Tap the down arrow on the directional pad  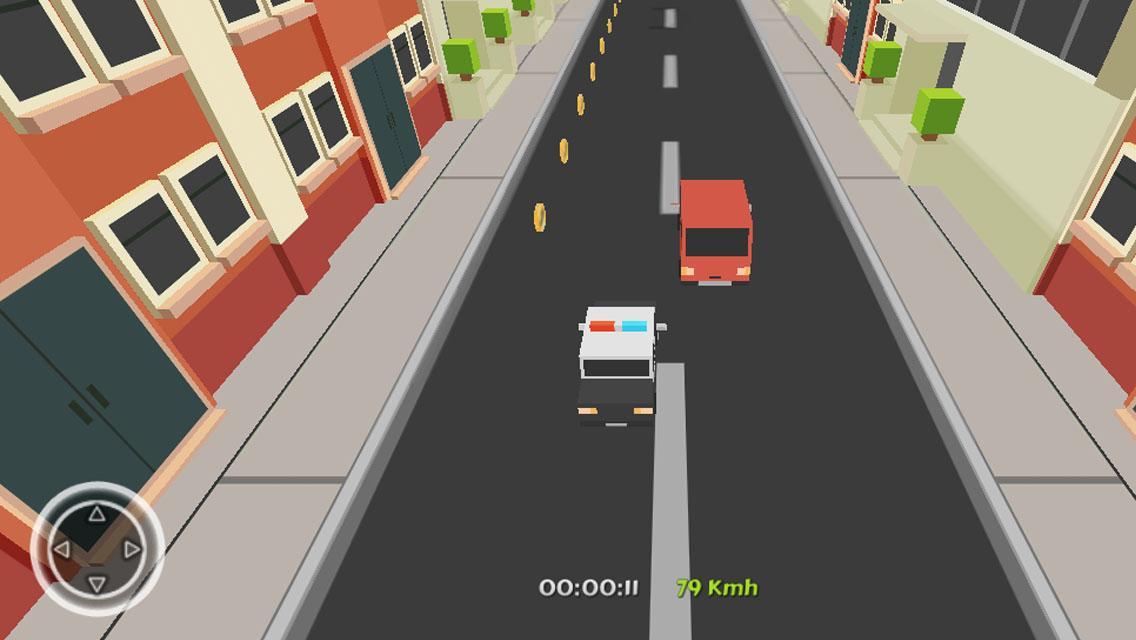point(96,583)
